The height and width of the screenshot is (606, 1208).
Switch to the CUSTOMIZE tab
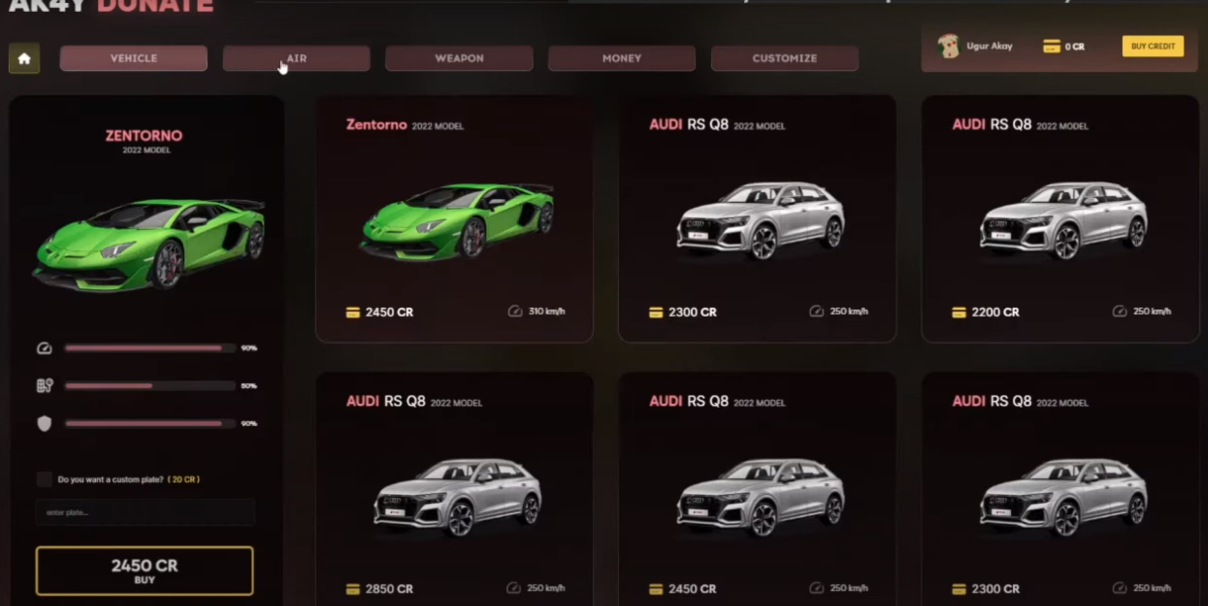point(784,59)
